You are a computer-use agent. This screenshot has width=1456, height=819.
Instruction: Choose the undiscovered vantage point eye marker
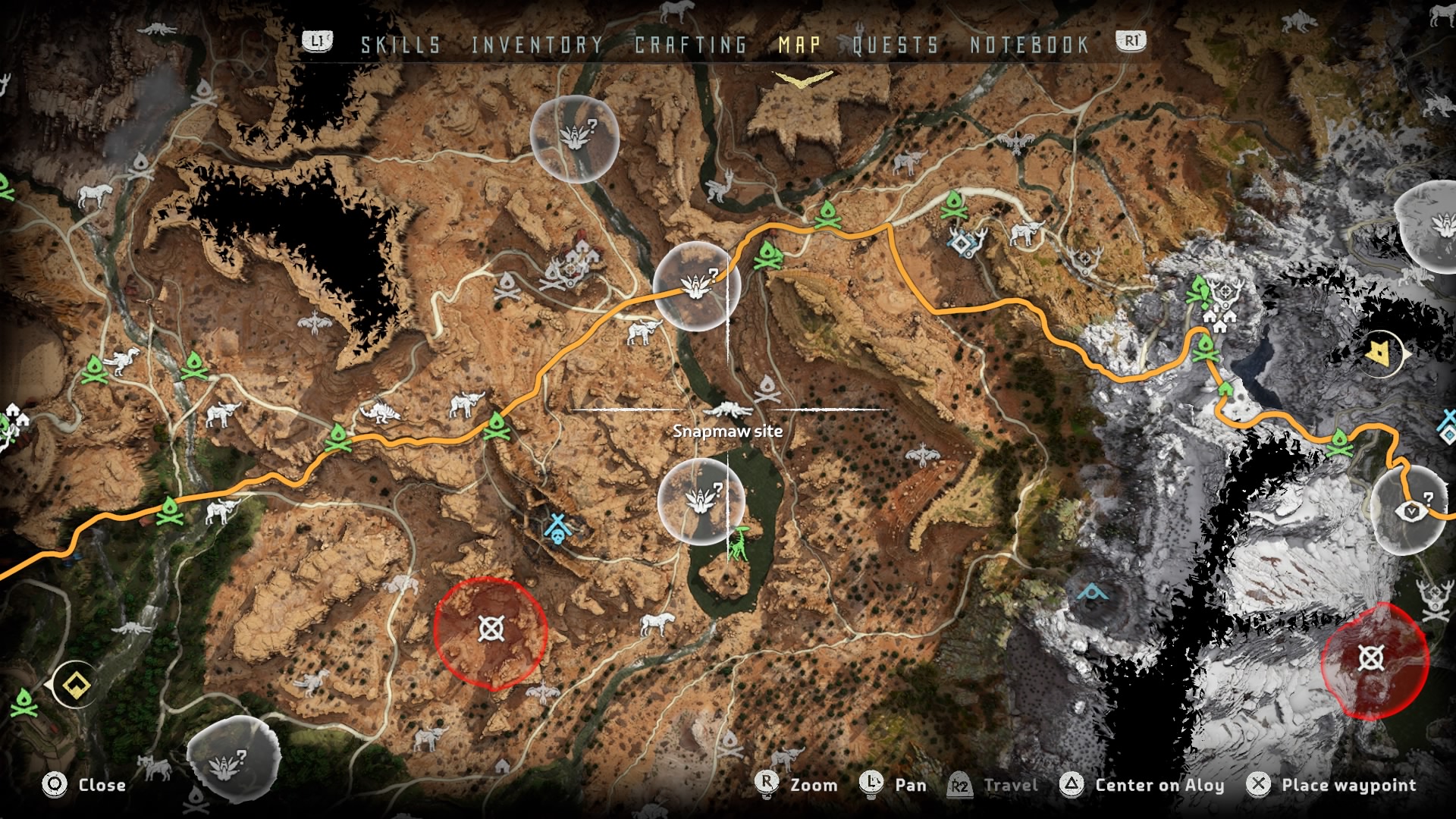click(1411, 512)
